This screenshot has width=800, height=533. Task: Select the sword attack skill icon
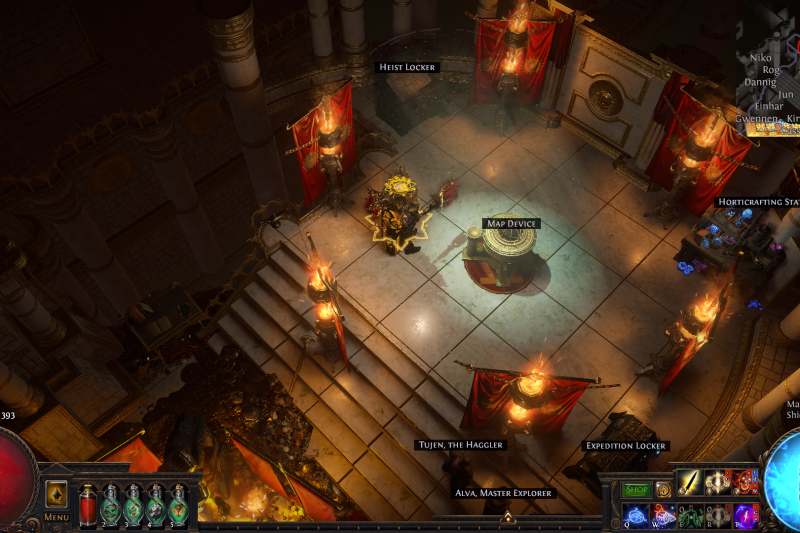point(690,483)
